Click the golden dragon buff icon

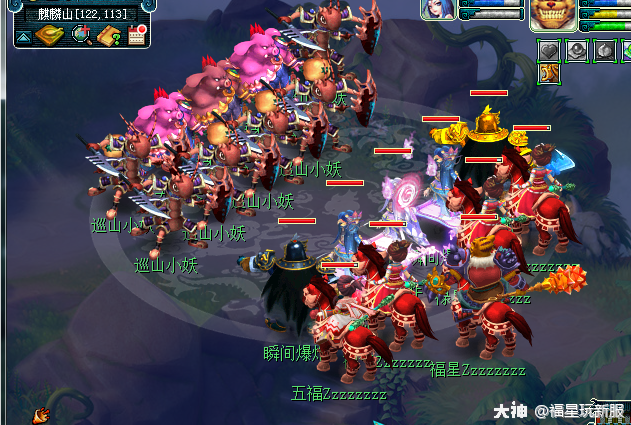point(550,73)
